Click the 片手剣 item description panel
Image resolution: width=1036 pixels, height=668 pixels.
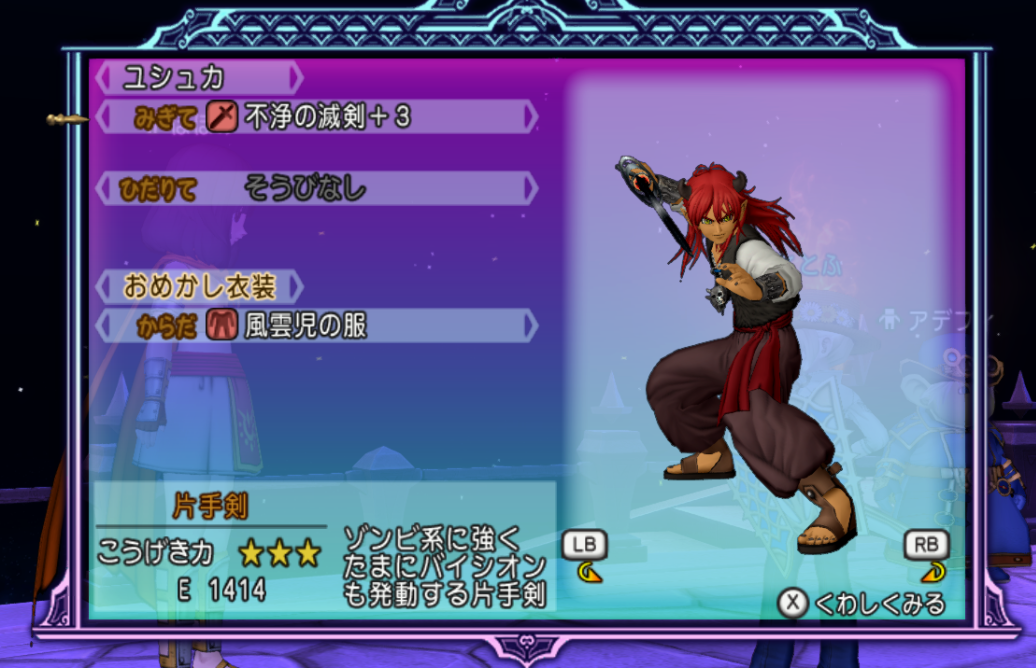pos(322,547)
